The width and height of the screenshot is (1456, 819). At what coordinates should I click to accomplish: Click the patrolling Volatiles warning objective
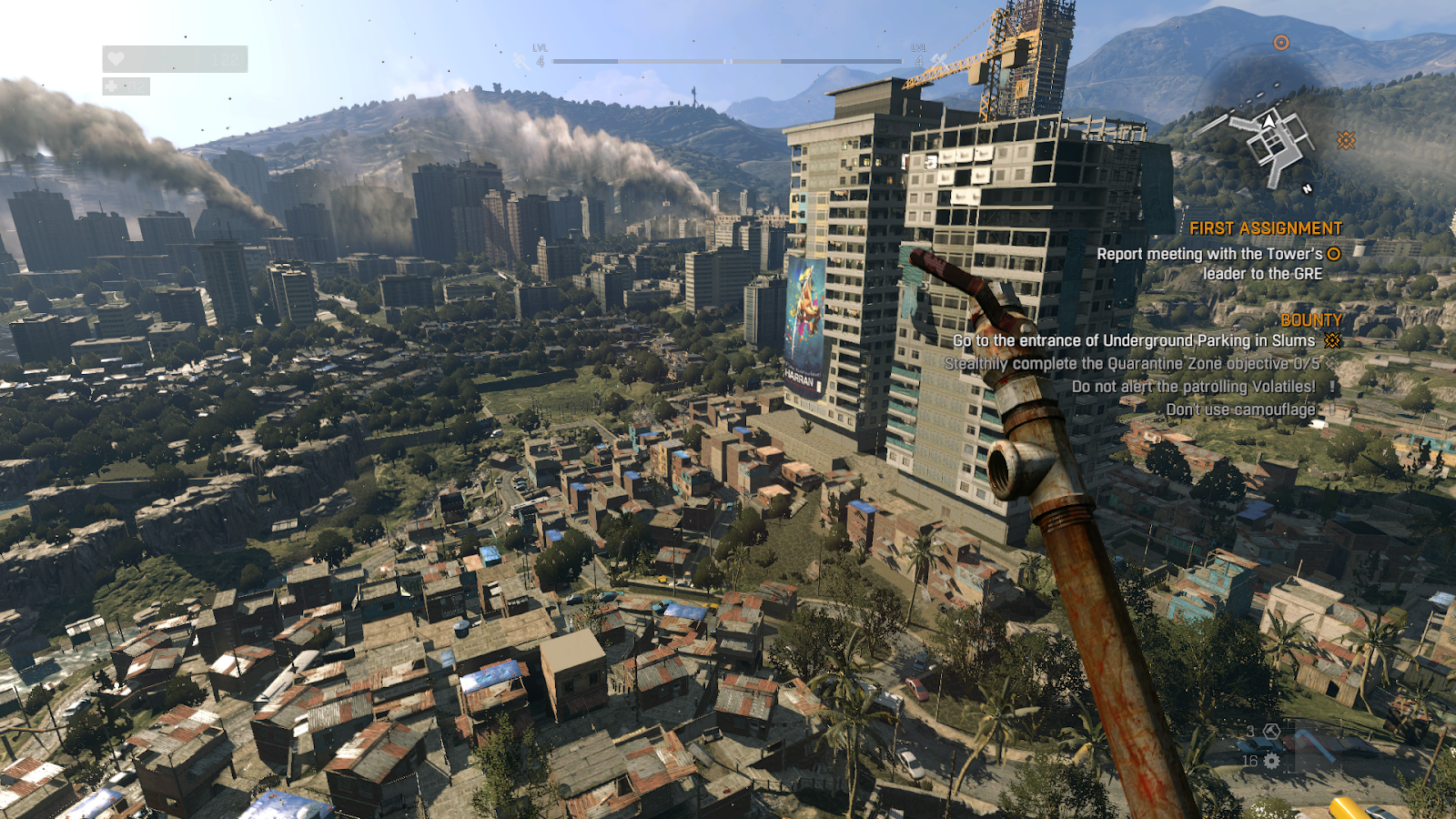(x=1193, y=387)
